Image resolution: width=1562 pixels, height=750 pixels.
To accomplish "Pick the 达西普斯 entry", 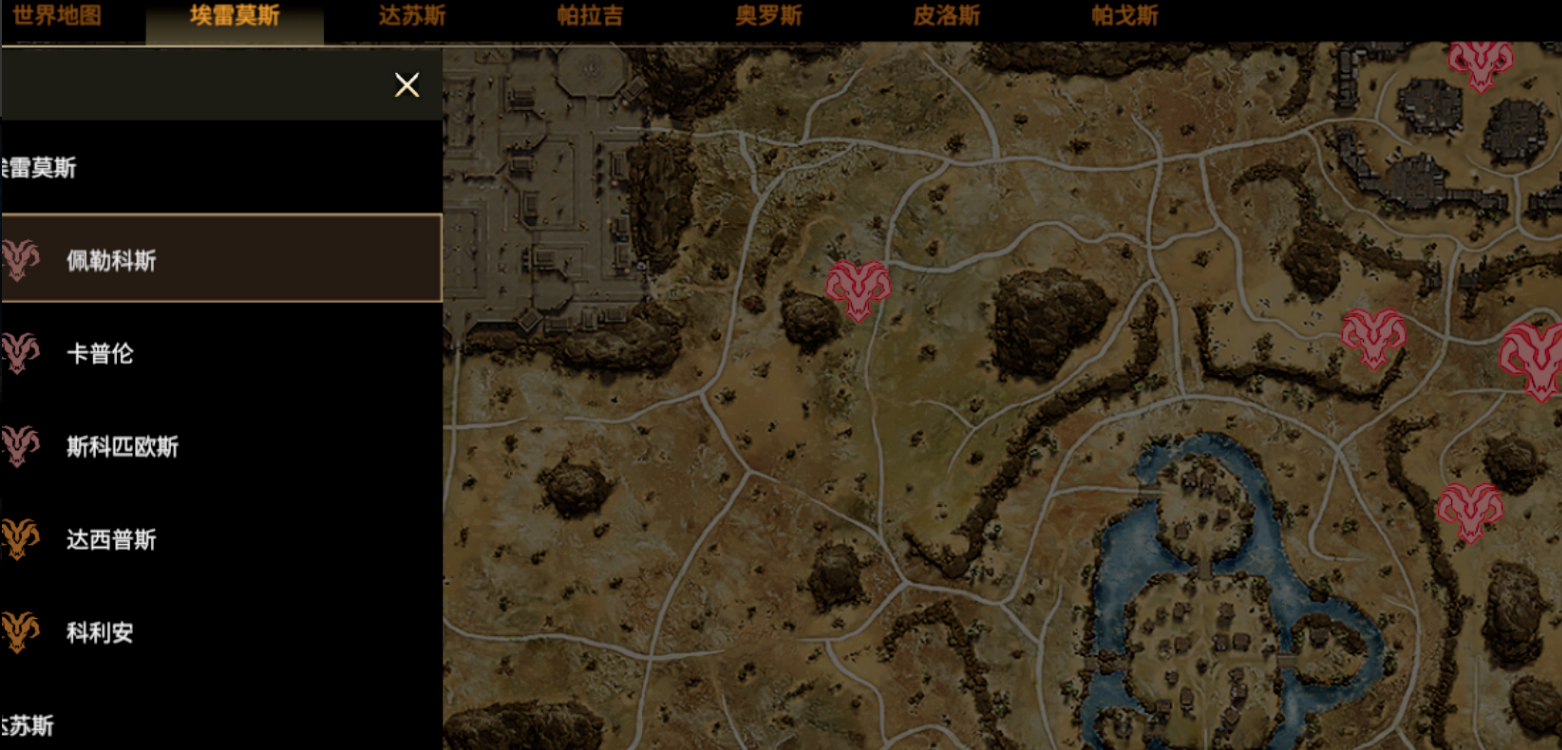I will click(x=220, y=540).
